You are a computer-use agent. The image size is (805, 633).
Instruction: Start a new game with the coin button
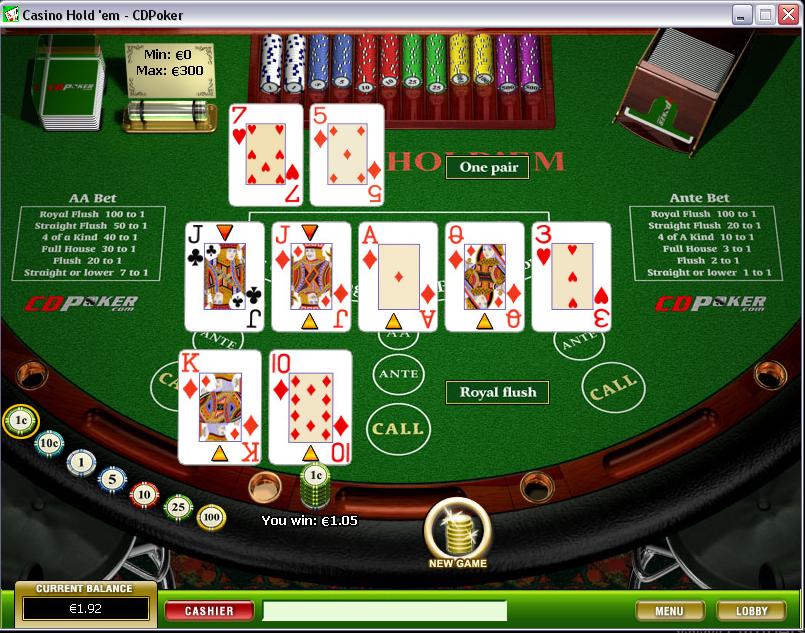pos(457,531)
